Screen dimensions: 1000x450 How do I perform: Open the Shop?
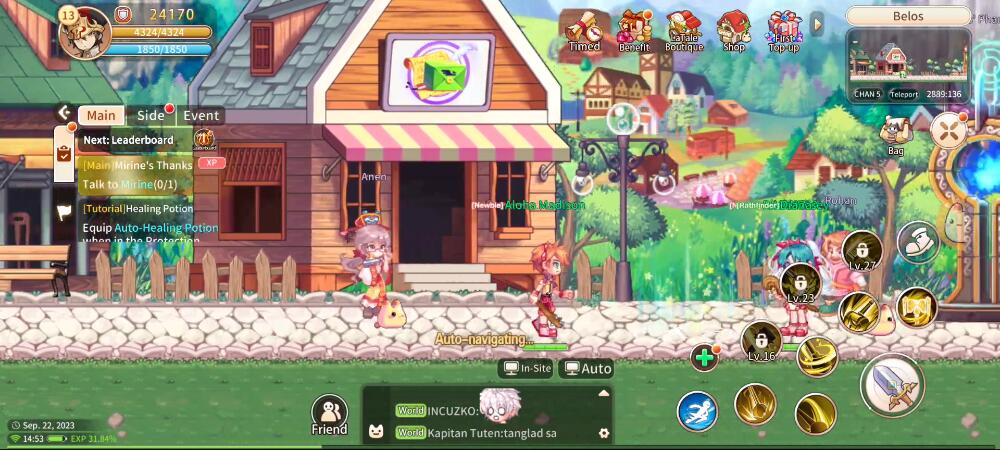point(734,31)
